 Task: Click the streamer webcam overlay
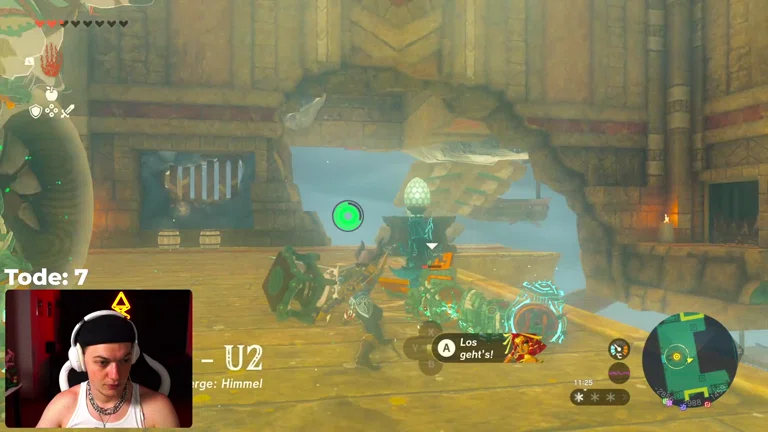tap(98, 359)
